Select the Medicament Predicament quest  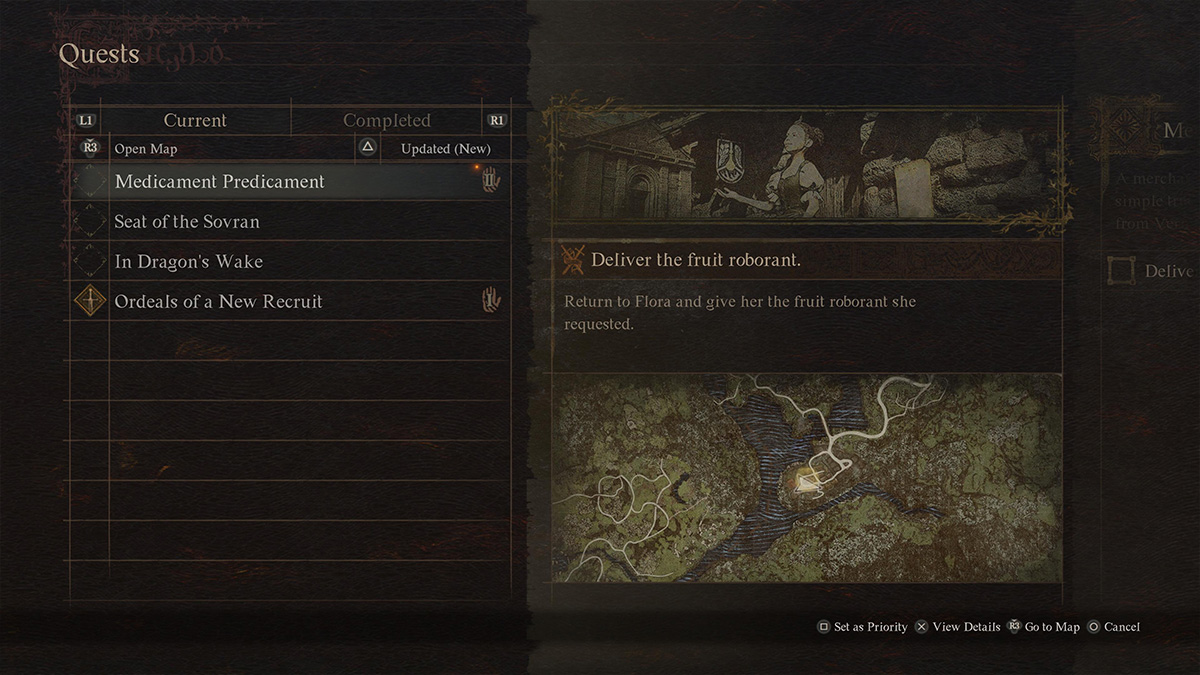point(220,182)
